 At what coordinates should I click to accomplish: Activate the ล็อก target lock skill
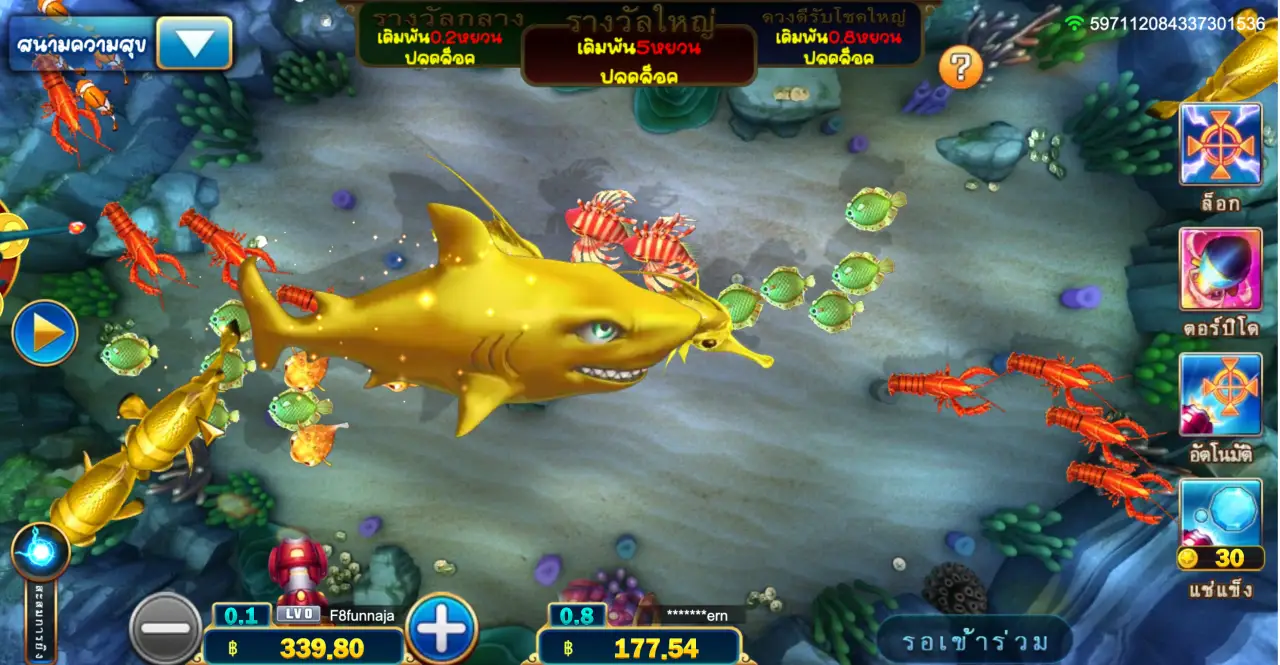pos(1220,144)
